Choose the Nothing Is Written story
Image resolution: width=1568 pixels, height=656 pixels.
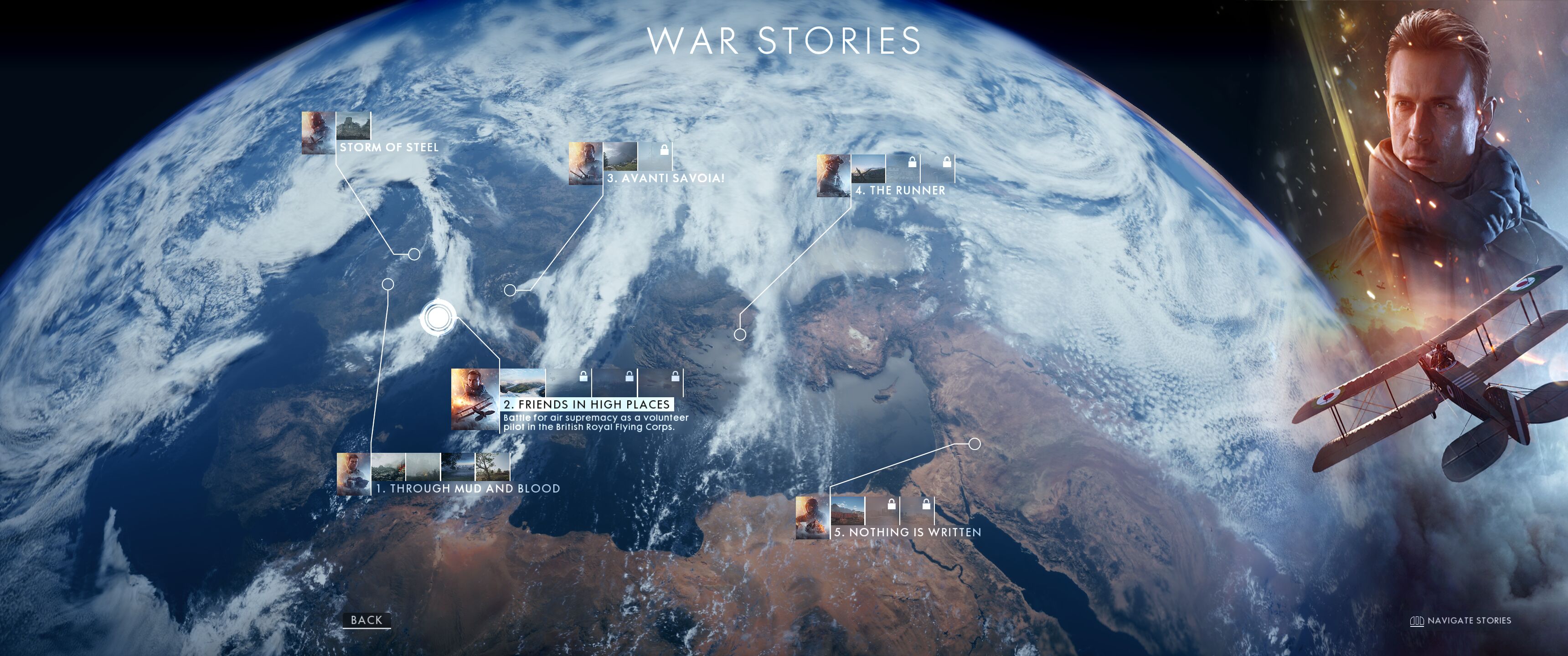pyautogui.click(x=907, y=533)
